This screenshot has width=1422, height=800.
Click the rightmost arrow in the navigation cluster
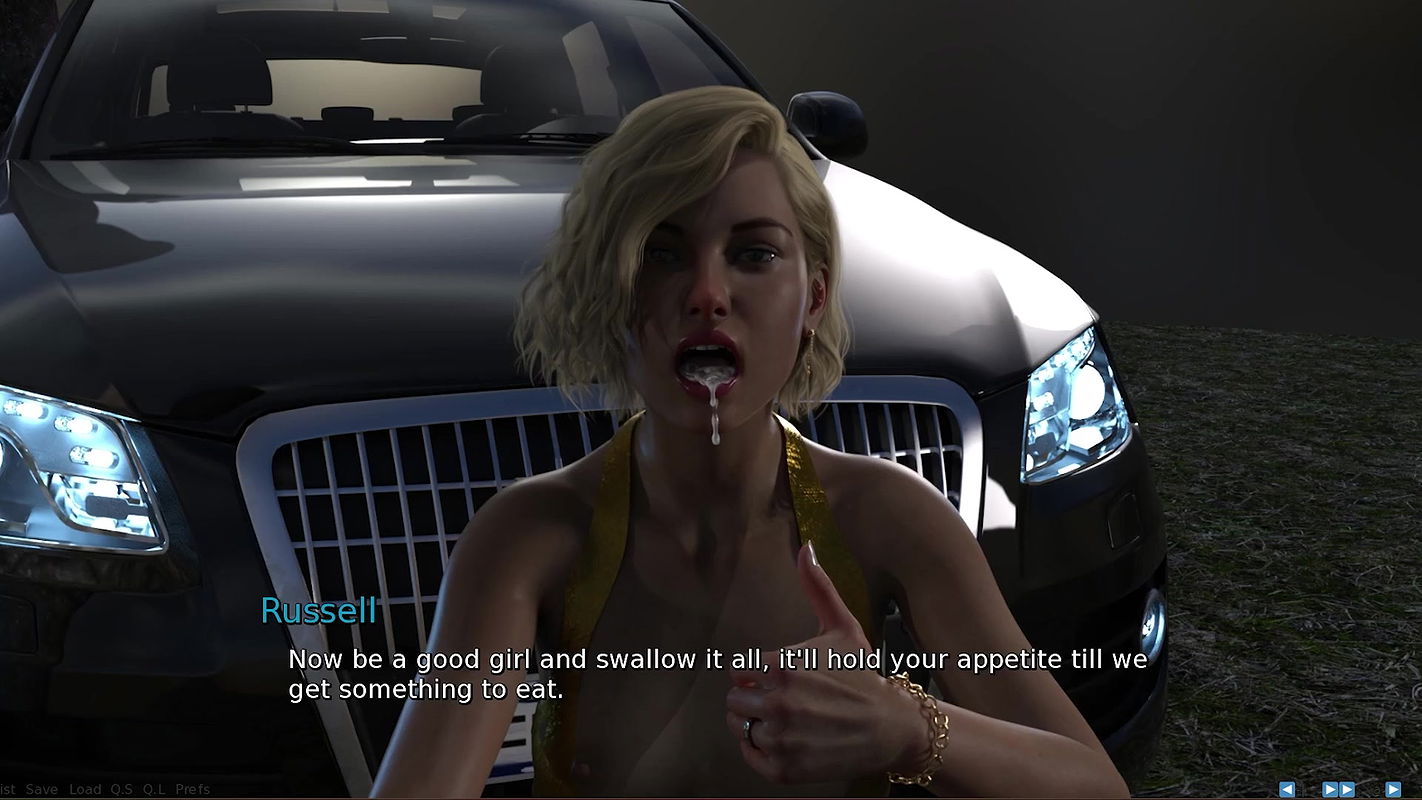(x=1393, y=789)
